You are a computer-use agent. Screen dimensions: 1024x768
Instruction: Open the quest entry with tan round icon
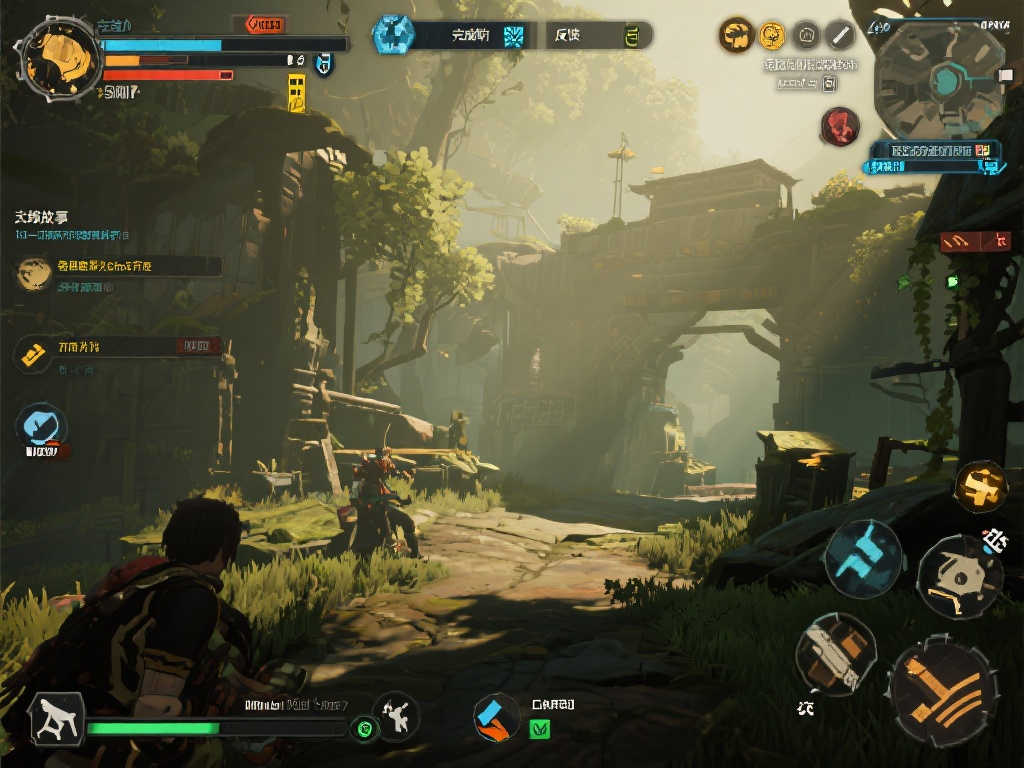click(118, 268)
